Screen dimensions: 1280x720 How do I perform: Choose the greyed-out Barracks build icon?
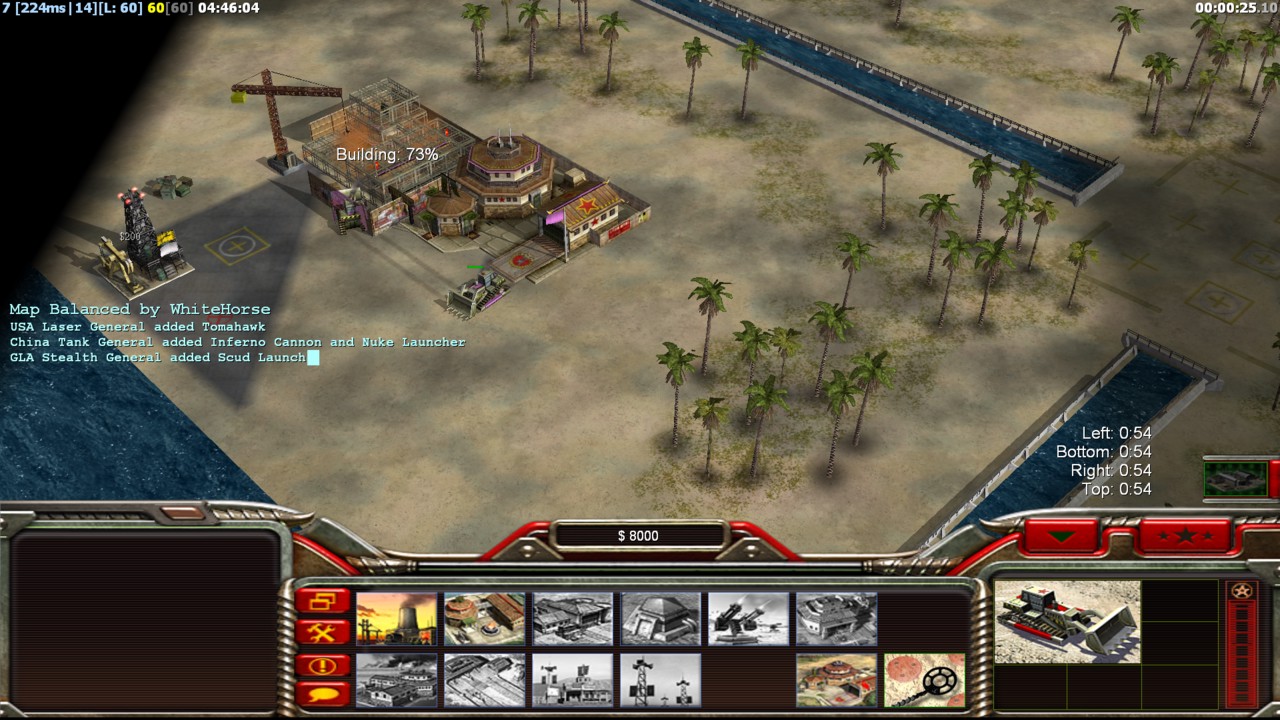tap(572, 618)
